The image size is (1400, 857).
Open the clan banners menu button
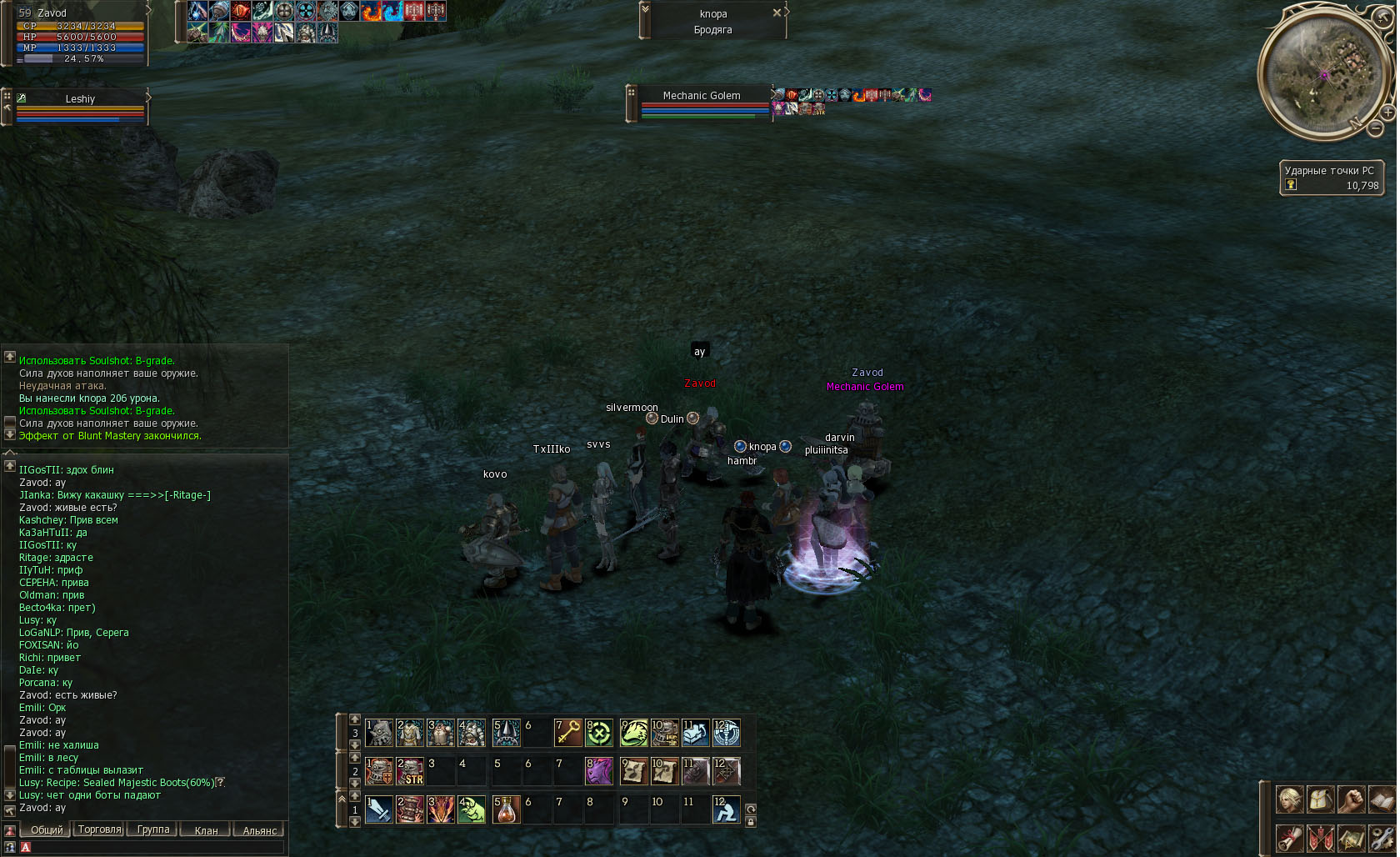1321,838
